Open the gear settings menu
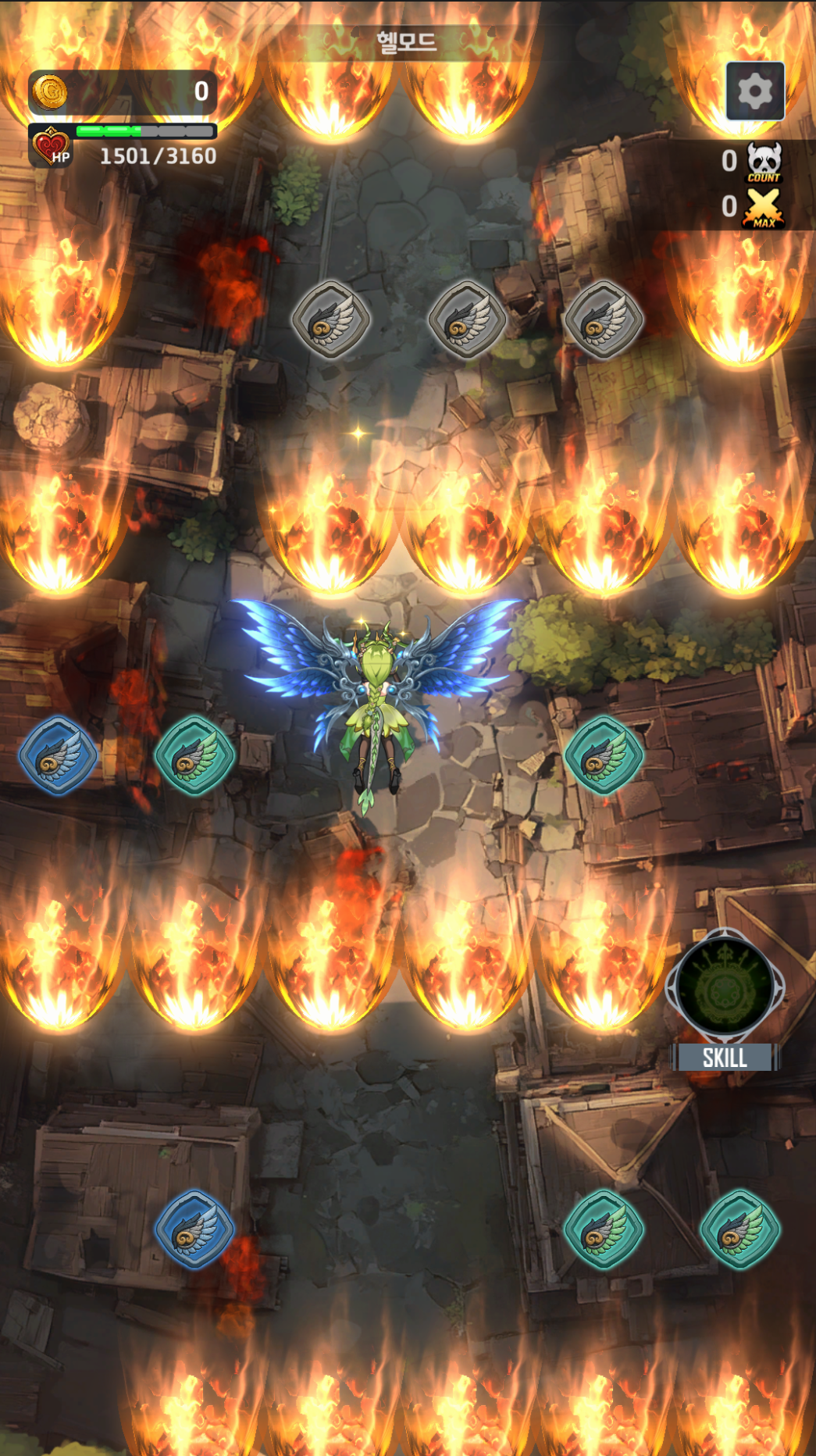This screenshot has height=1456, width=816. click(x=754, y=91)
